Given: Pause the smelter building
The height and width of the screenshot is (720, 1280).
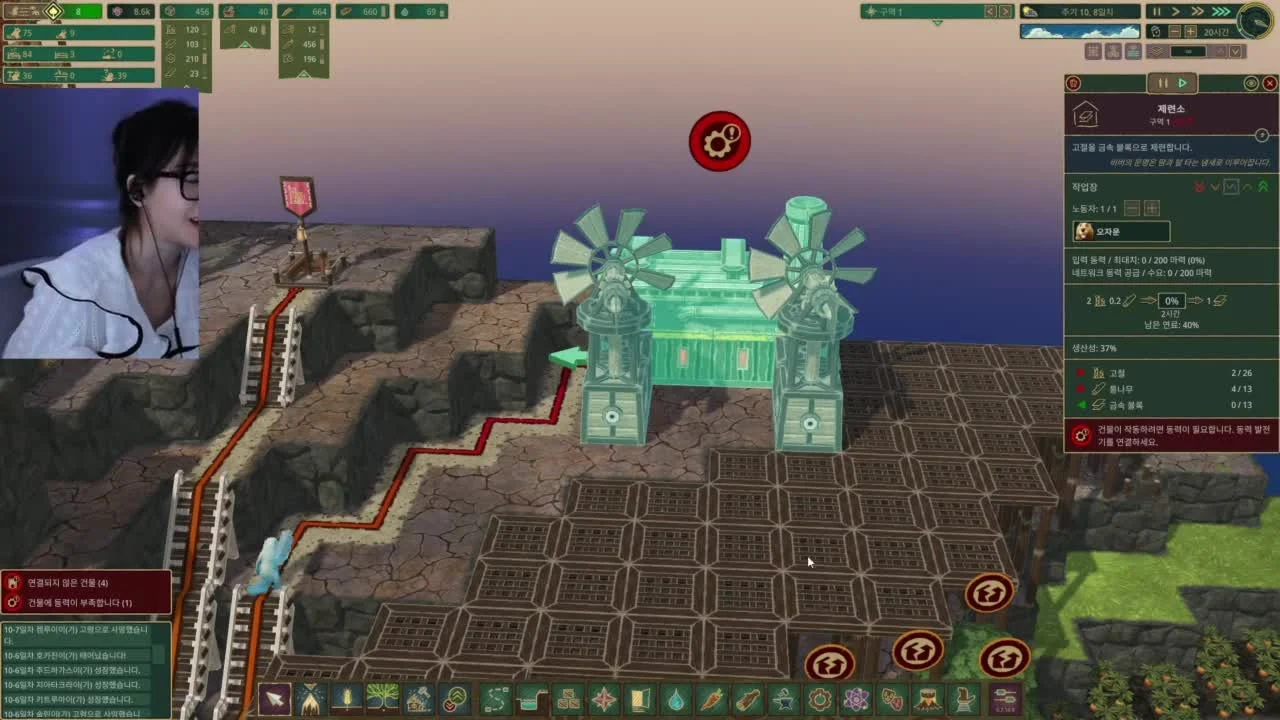Looking at the screenshot, I should [1162, 83].
